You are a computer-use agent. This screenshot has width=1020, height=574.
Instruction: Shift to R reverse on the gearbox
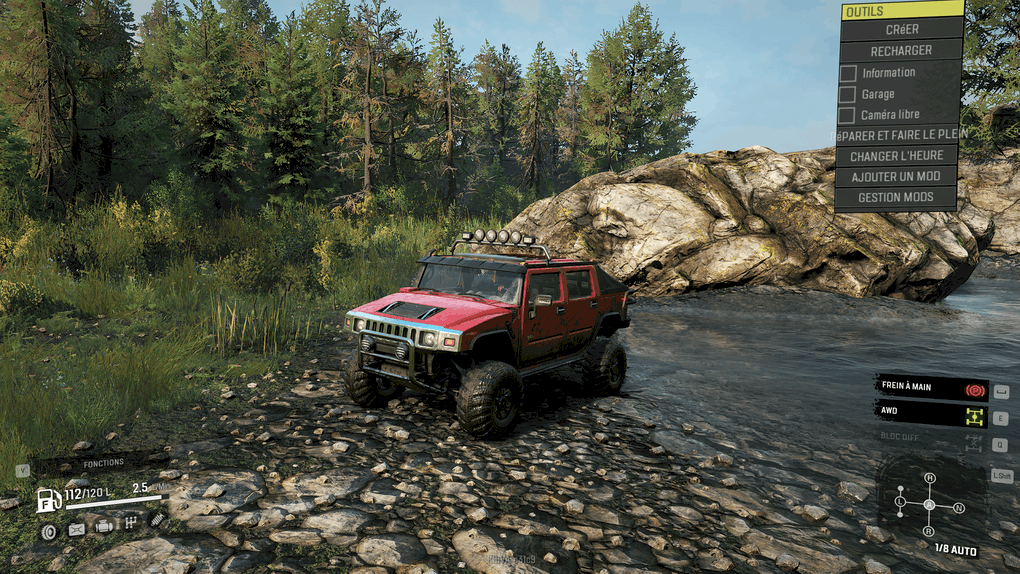929,530
